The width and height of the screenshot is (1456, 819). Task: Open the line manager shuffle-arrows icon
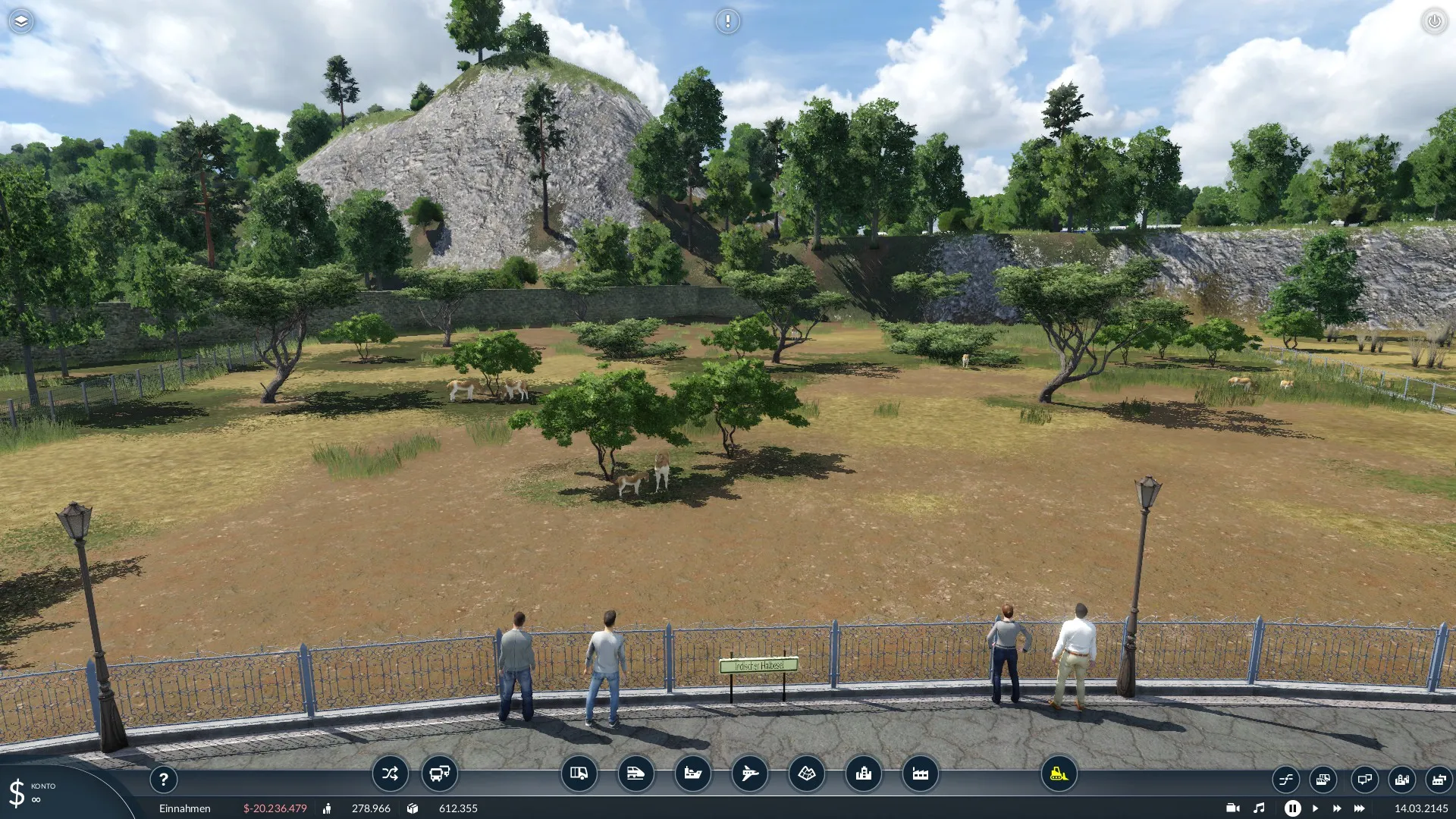pyautogui.click(x=390, y=773)
